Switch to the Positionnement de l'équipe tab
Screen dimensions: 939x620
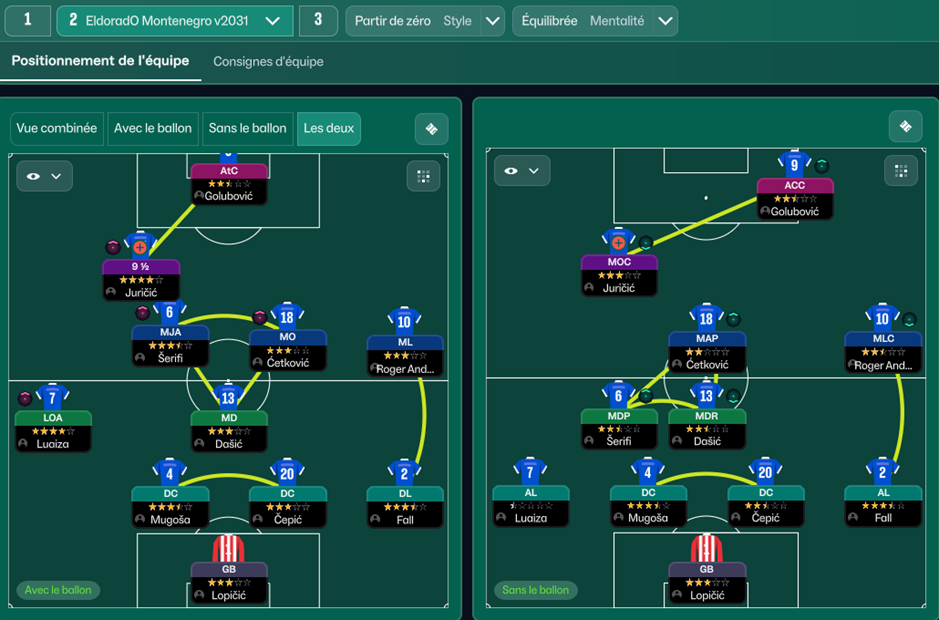tap(100, 61)
